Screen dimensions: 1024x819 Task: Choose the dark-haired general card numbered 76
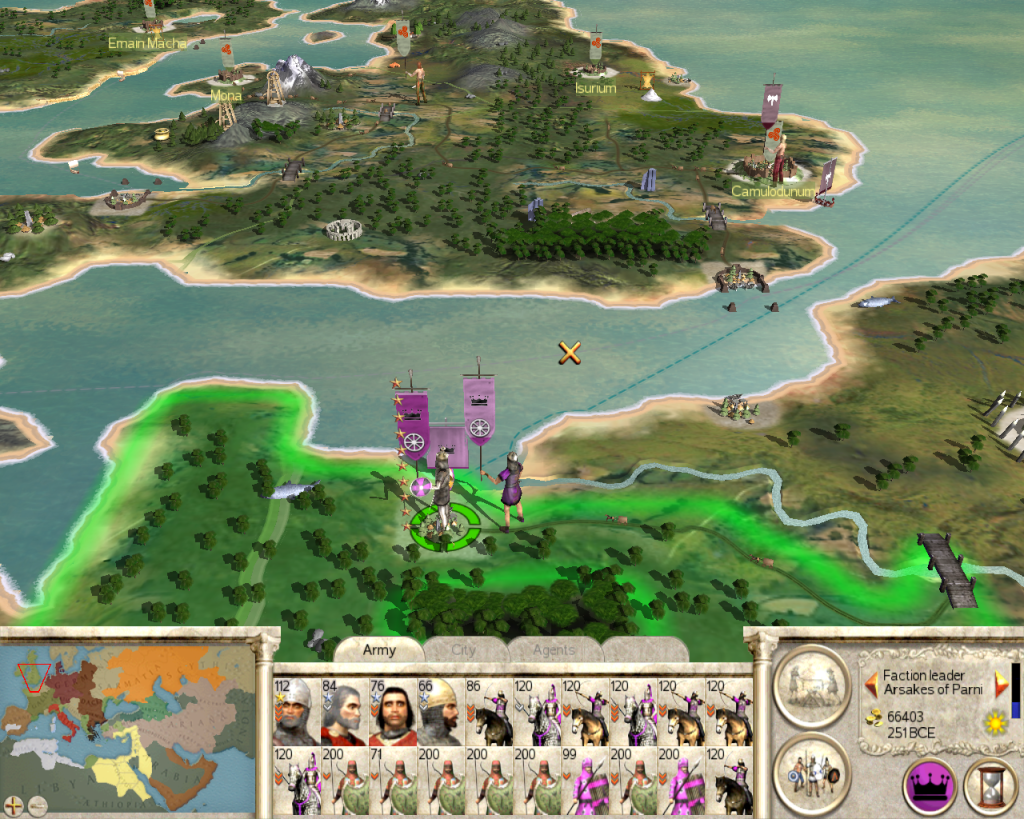pyautogui.click(x=393, y=711)
